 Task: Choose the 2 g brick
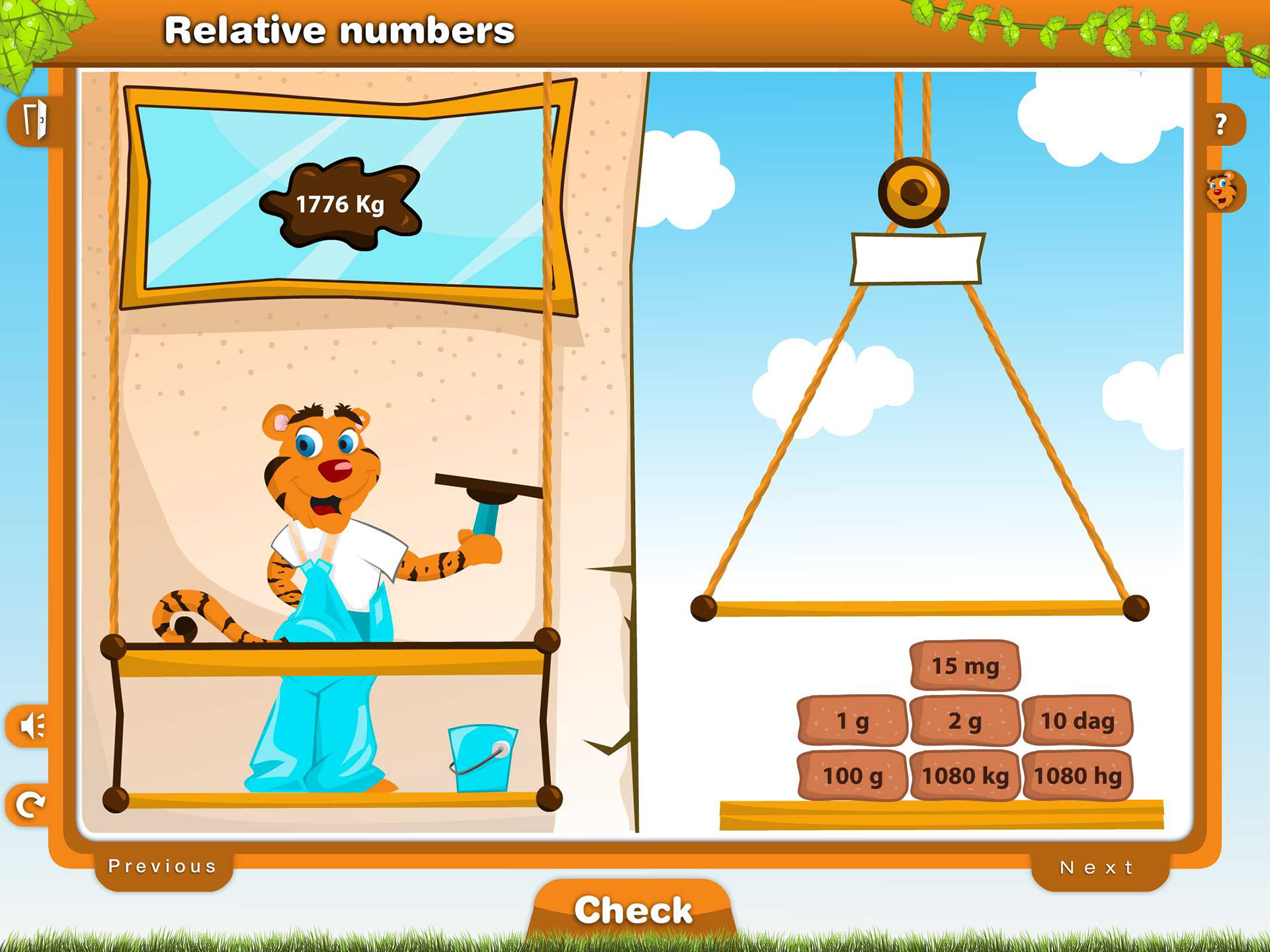[965, 721]
